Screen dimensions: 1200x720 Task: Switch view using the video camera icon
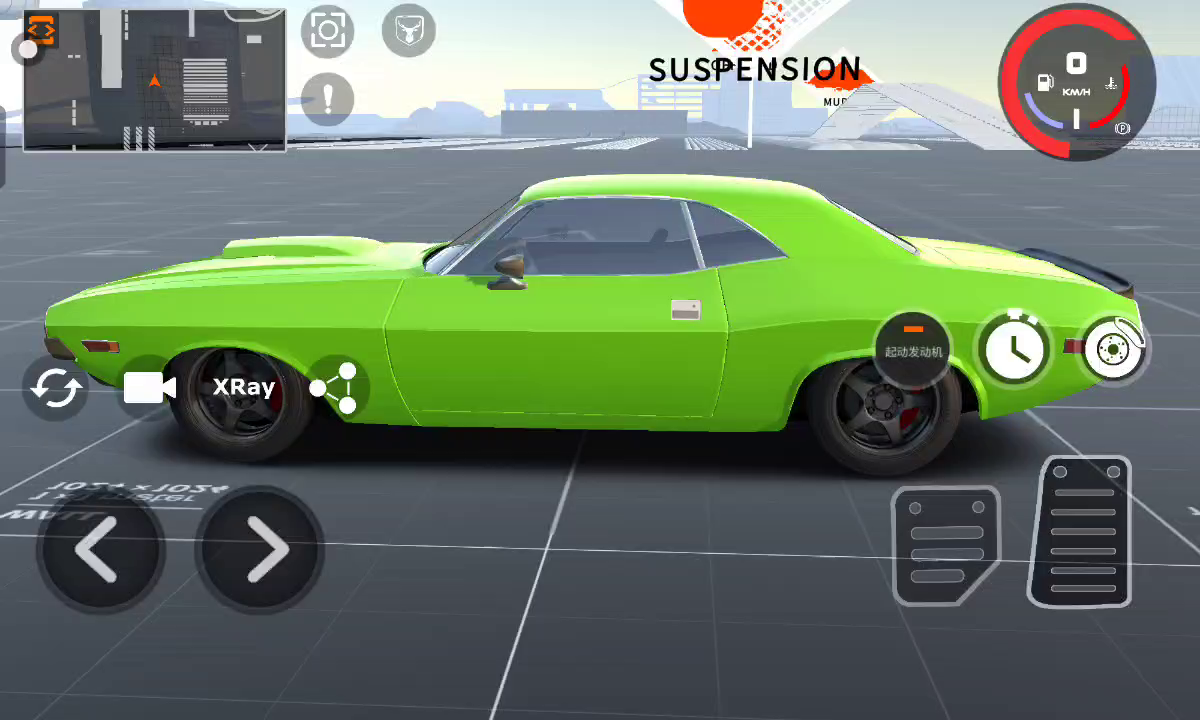point(149,388)
